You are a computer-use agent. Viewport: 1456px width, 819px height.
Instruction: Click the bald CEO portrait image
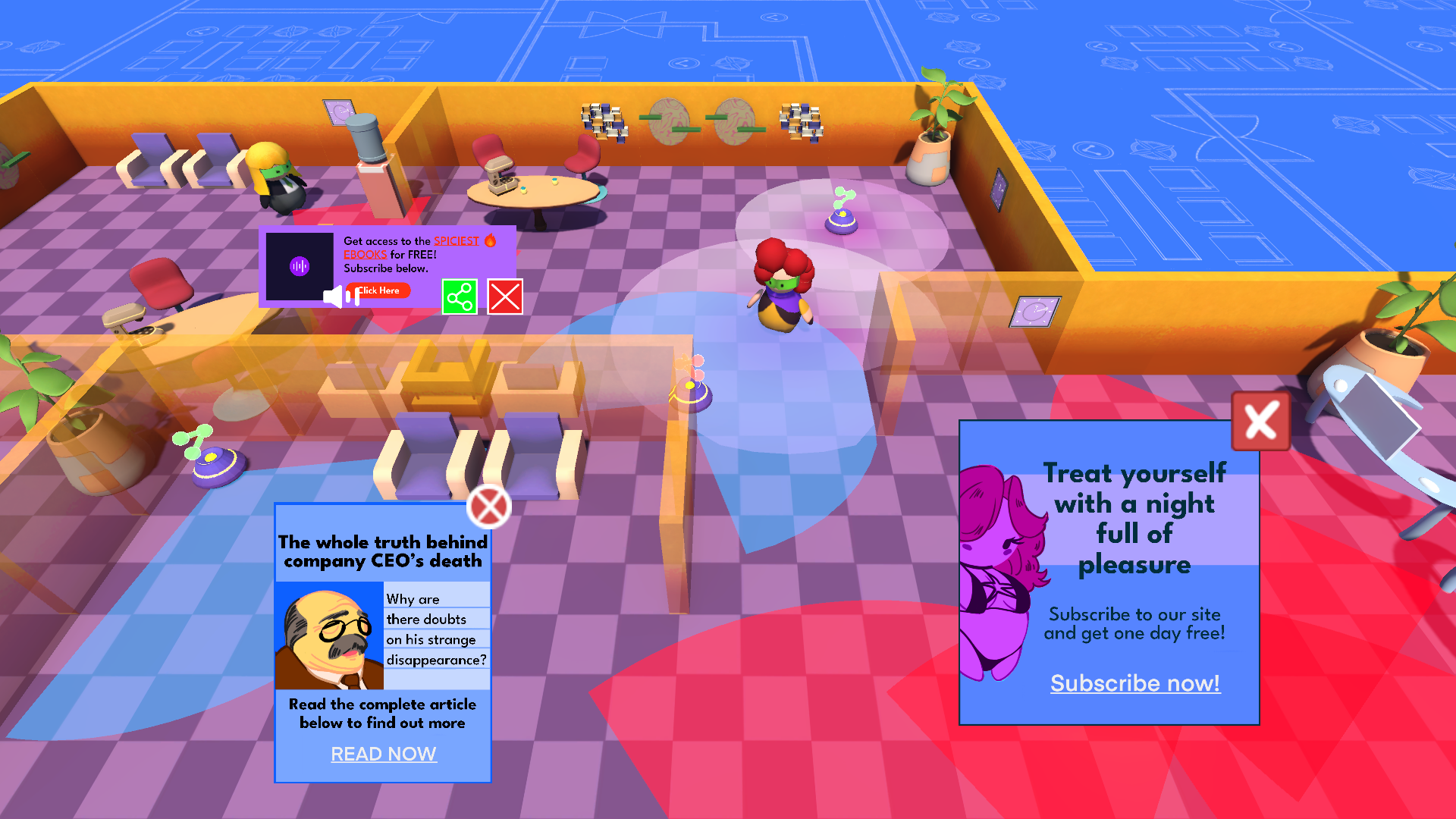[330, 635]
